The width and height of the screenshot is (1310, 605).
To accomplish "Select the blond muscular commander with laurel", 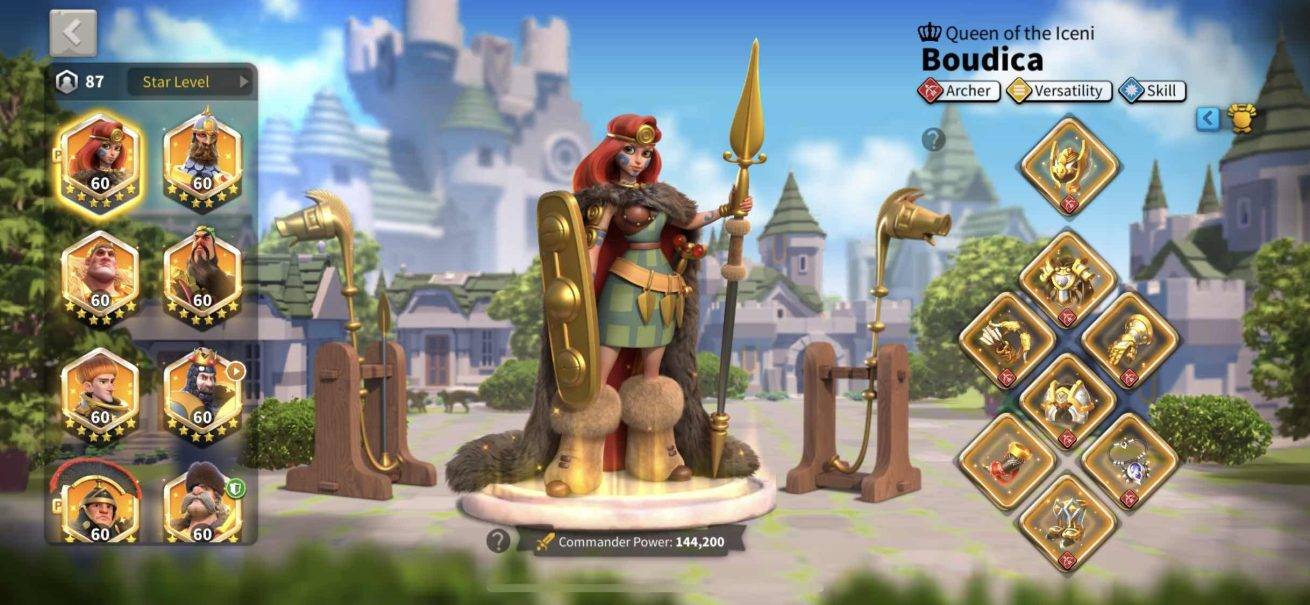I will [x=100, y=277].
